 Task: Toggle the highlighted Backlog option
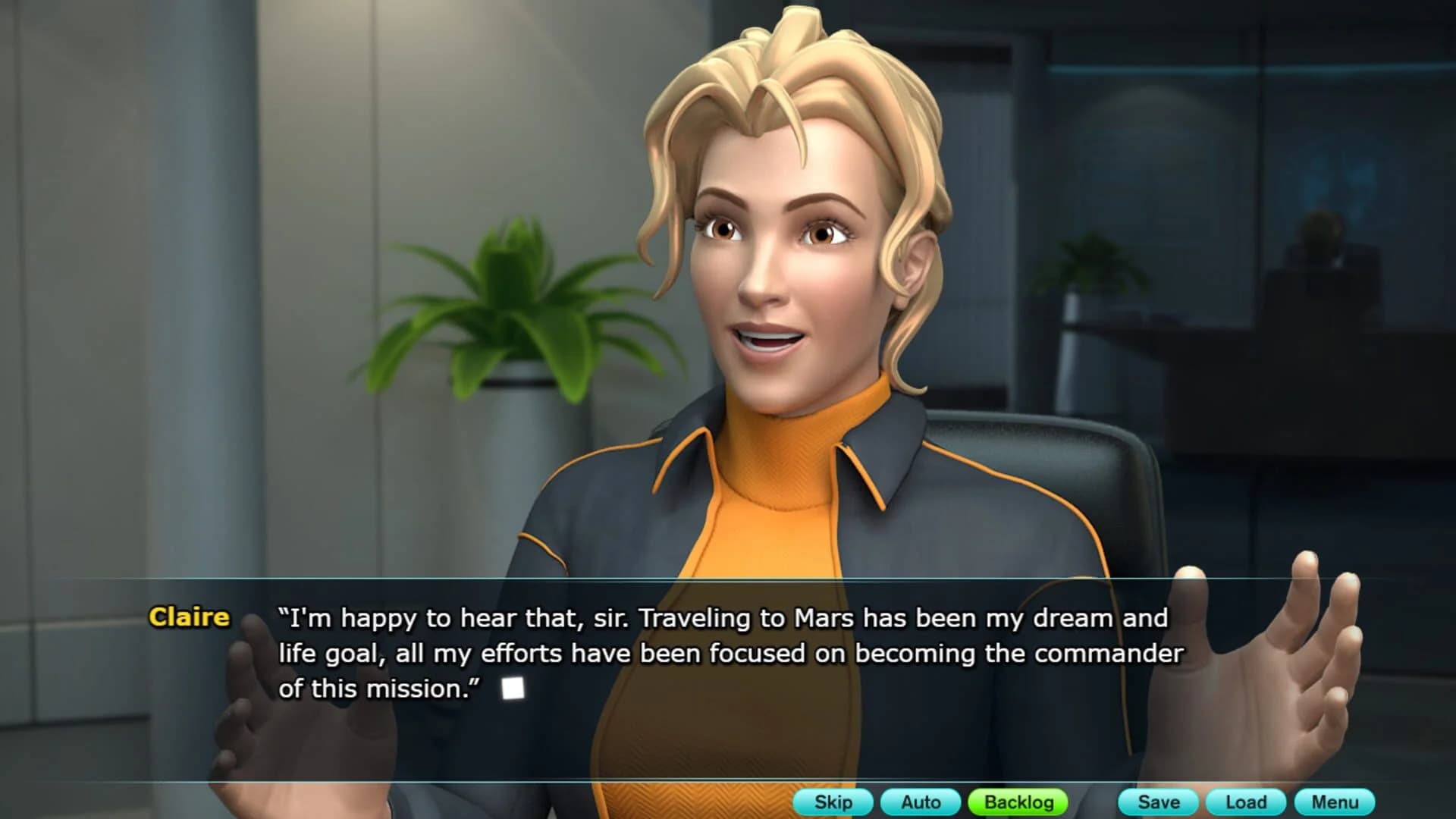(x=1017, y=802)
